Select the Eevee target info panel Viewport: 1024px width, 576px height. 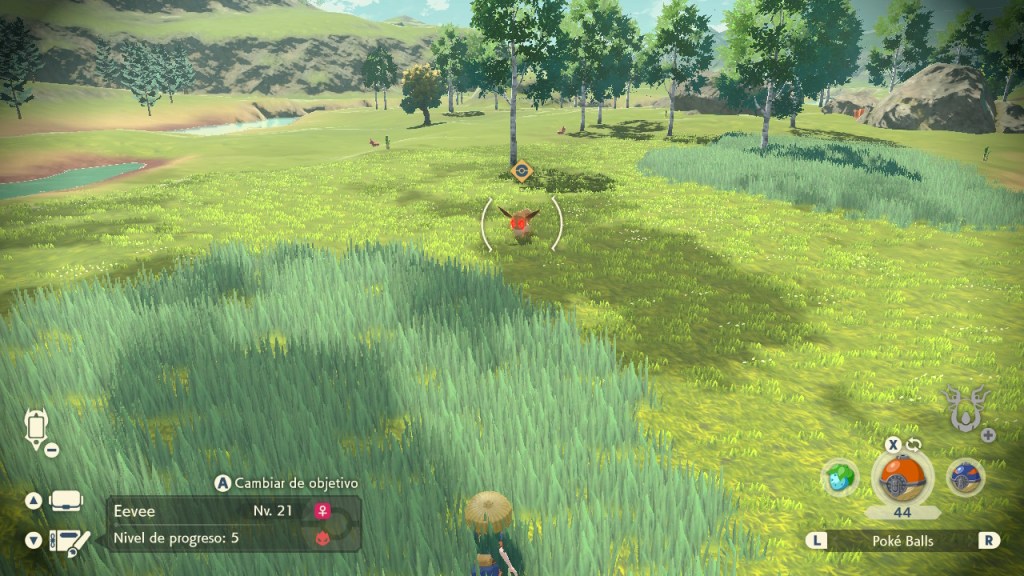coord(233,524)
